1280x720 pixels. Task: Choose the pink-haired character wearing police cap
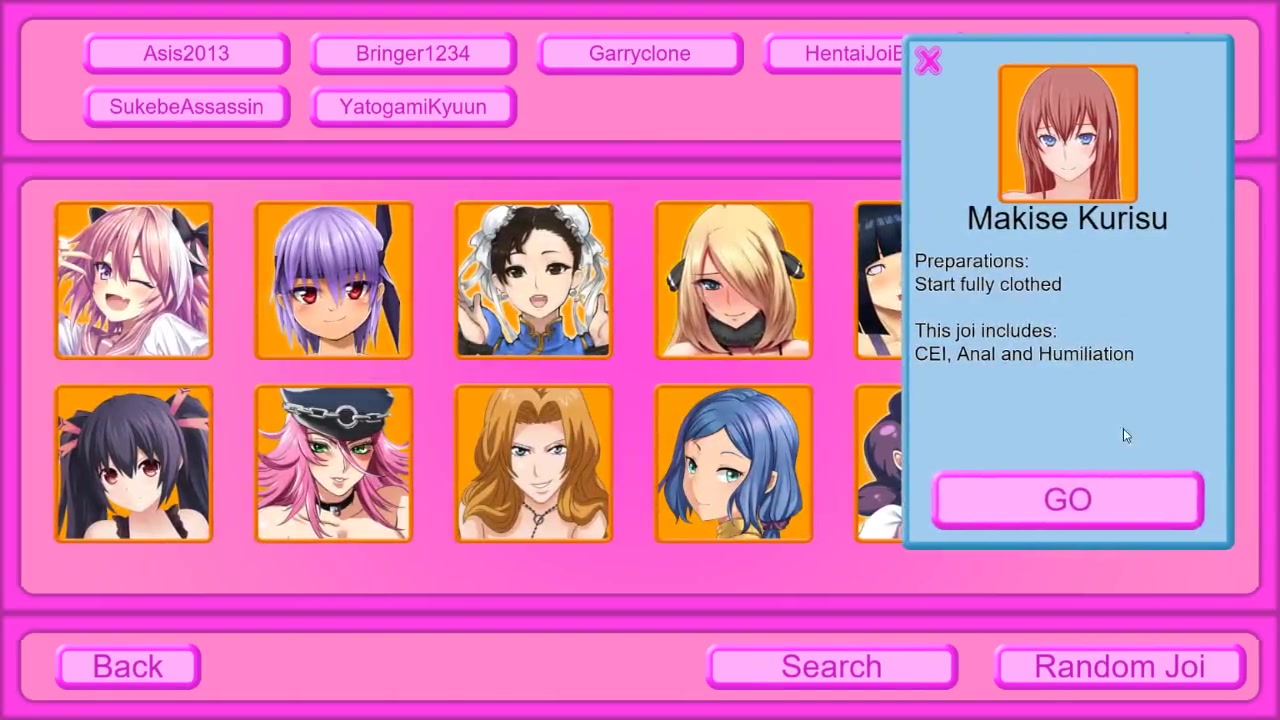(x=334, y=464)
